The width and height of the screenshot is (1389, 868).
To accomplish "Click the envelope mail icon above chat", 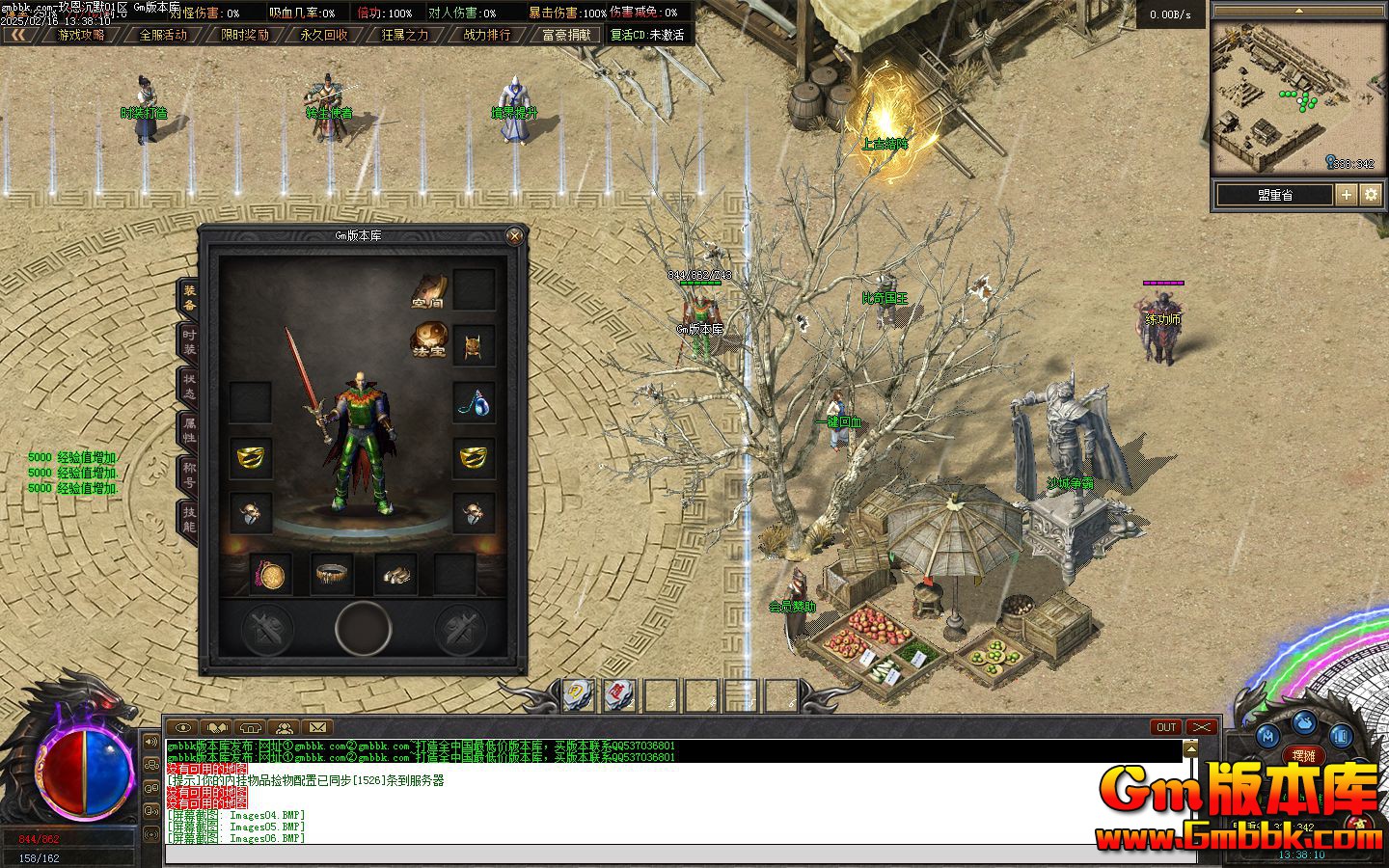I will (316, 727).
